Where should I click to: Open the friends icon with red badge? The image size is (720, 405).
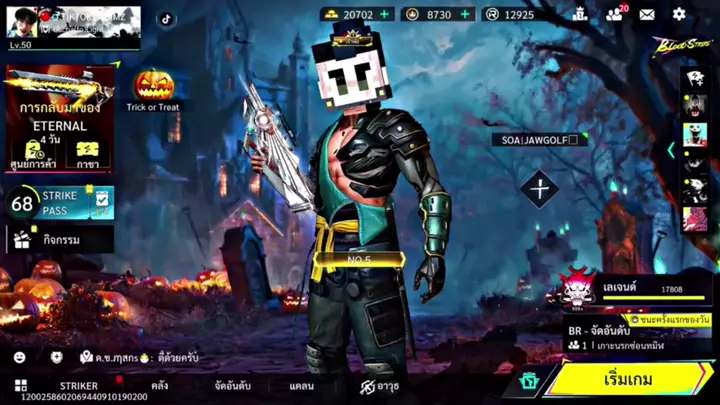[x=614, y=14]
